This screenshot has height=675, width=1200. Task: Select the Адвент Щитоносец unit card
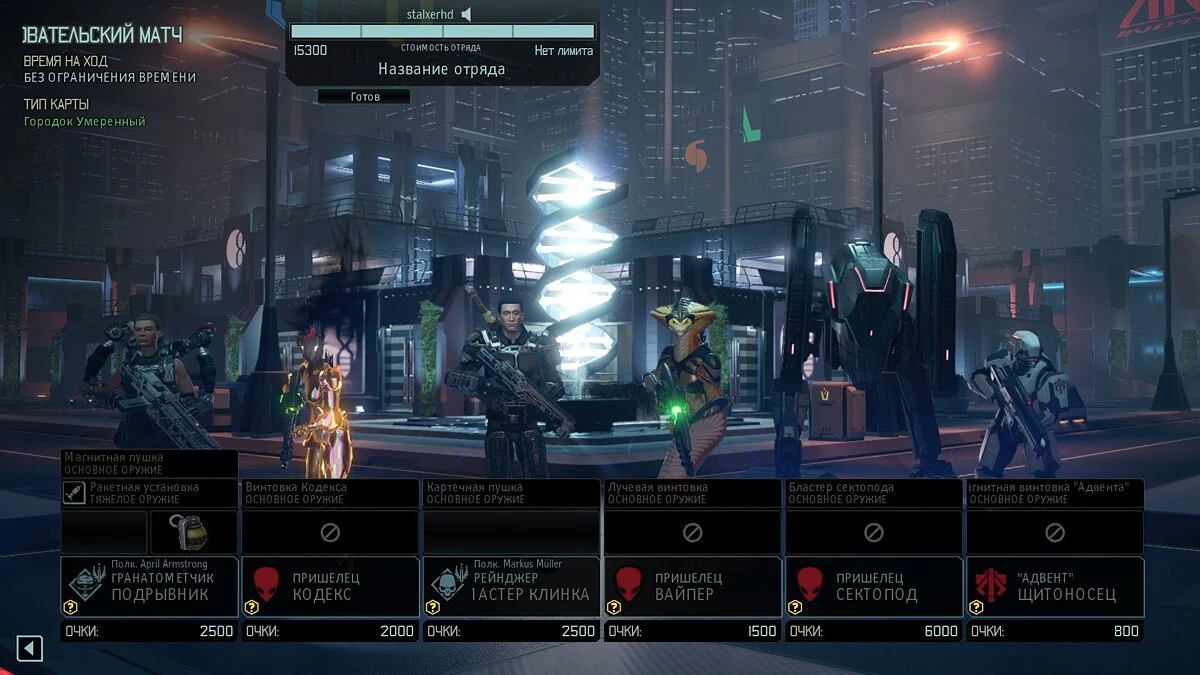pyautogui.click(x=1054, y=587)
